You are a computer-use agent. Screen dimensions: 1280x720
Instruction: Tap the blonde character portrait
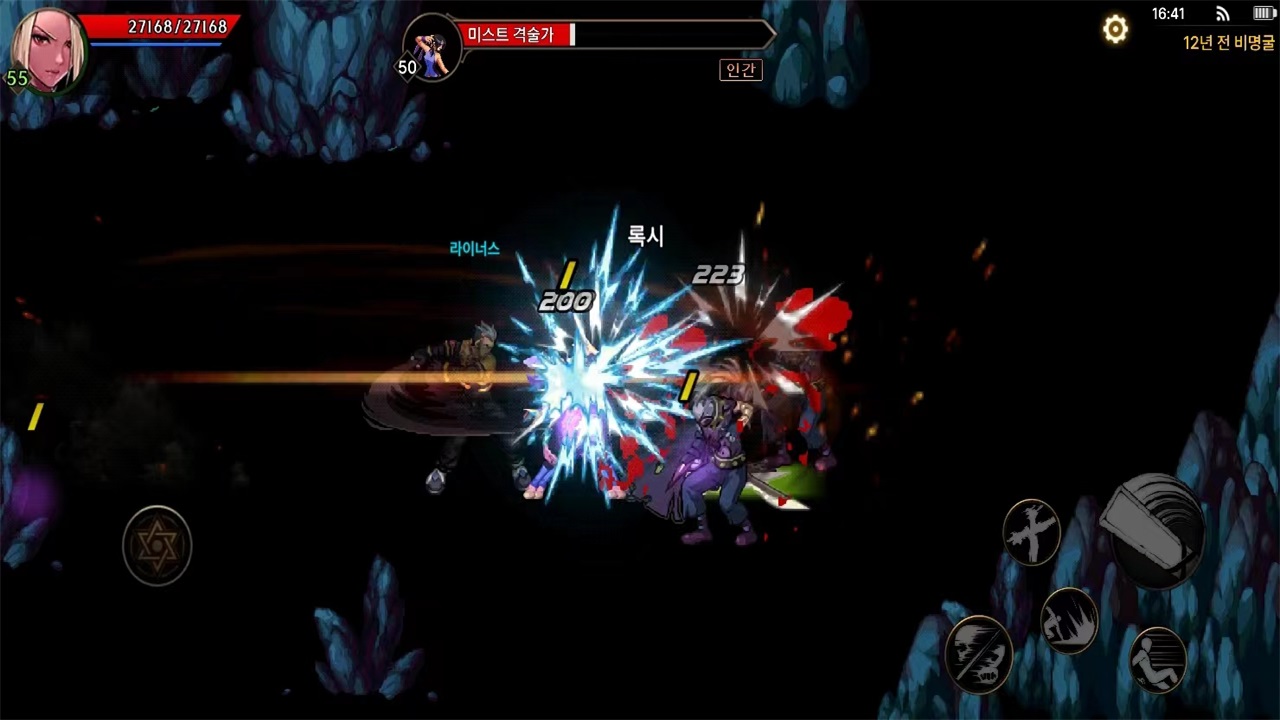coord(47,48)
